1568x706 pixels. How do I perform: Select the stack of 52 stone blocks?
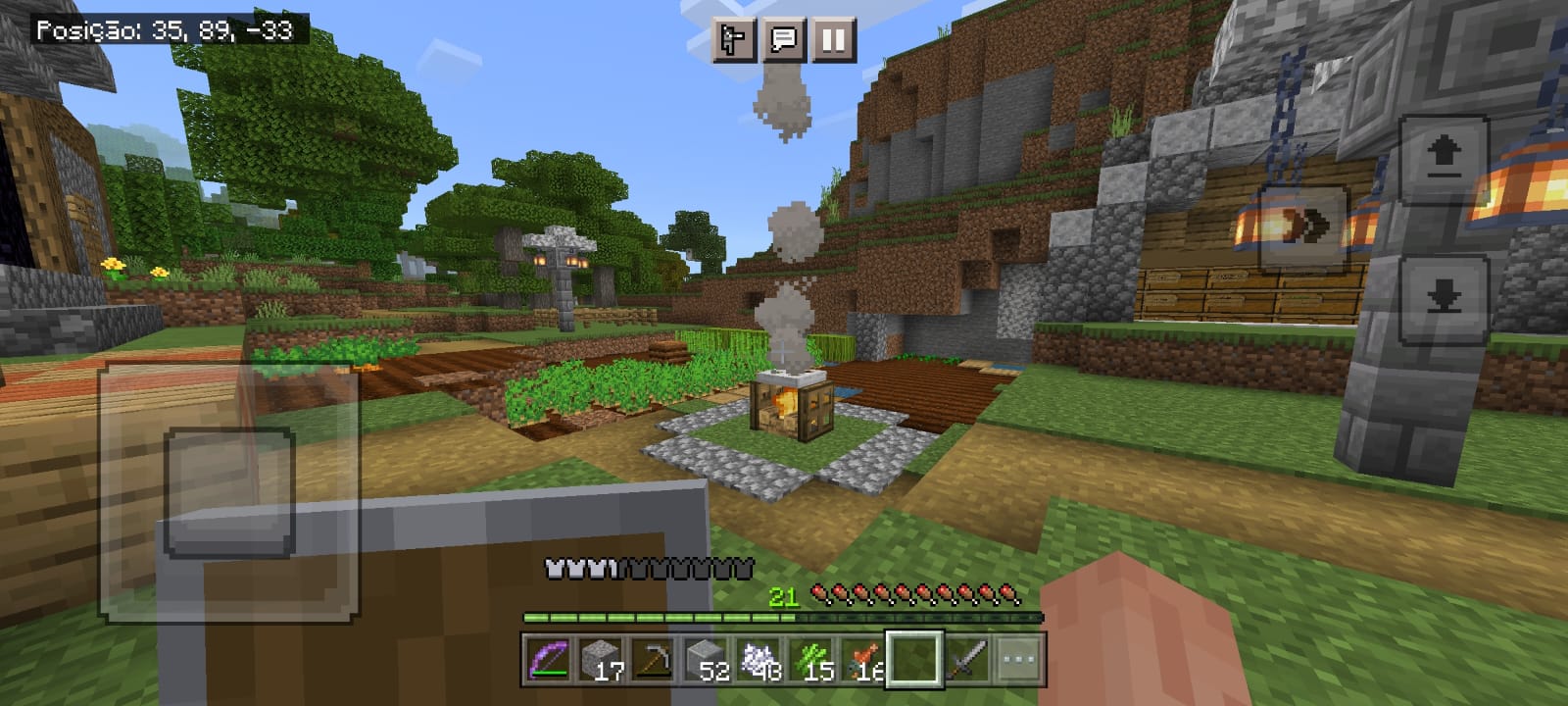pos(706,660)
